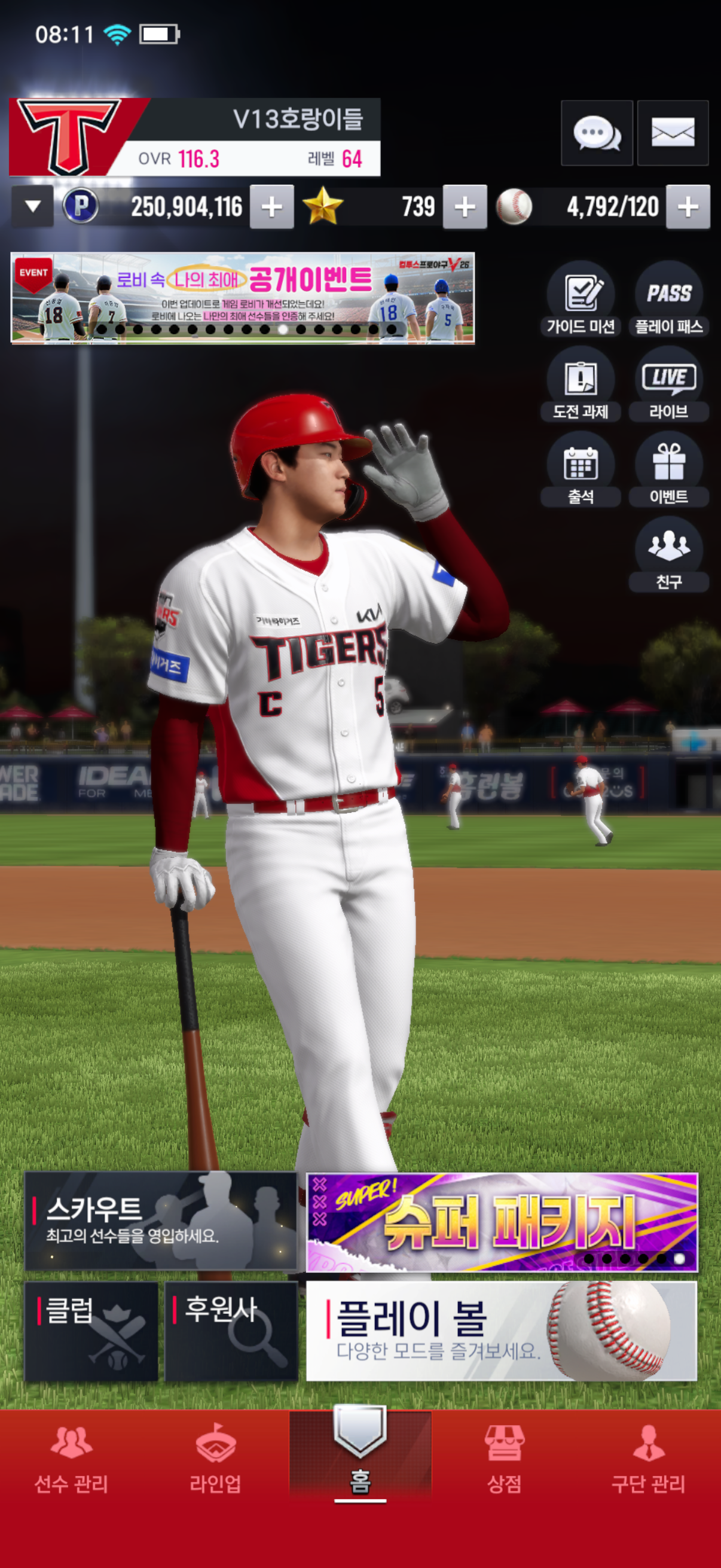The height and width of the screenshot is (1568, 721).
Task: View the 슈퍼 패키지 super package banner
Action: (x=502, y=1222)
